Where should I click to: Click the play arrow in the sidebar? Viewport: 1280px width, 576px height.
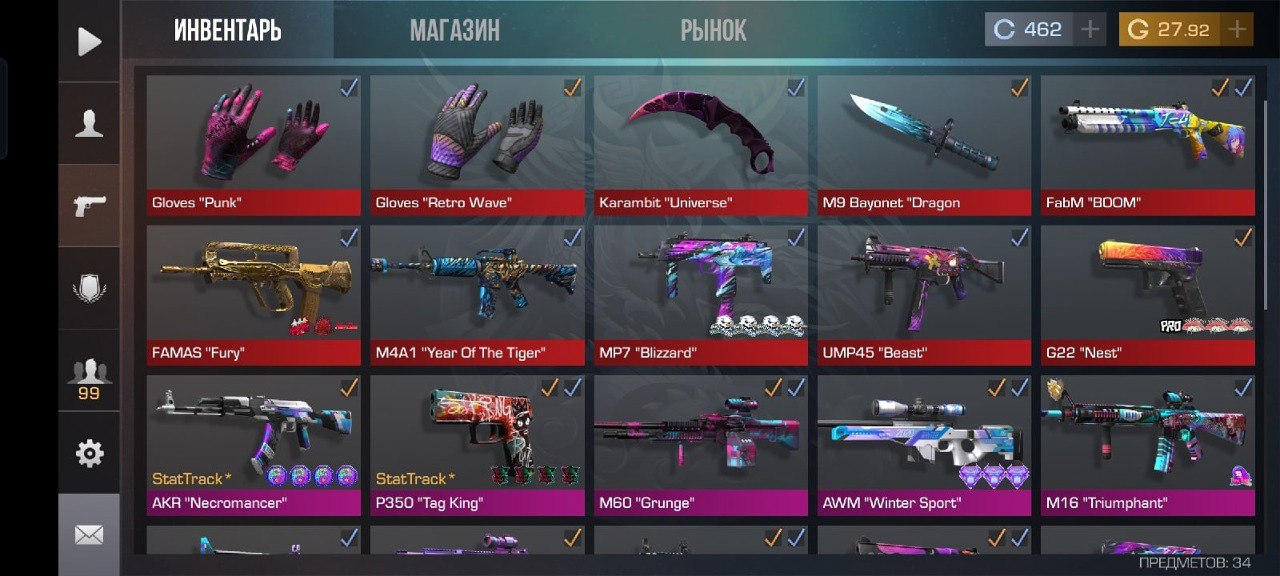(x=89, y=41)
